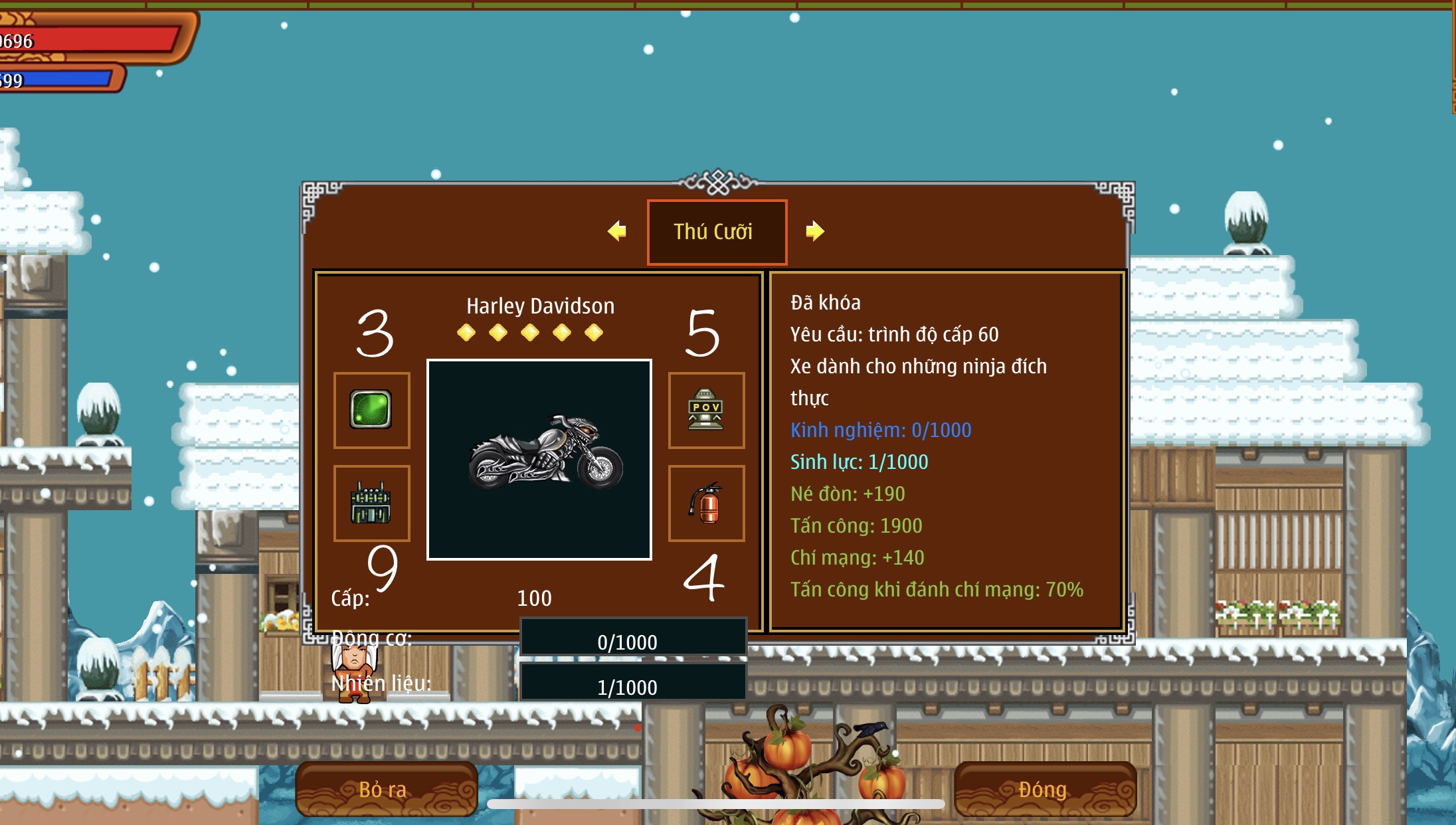Select the green radar equipment slot
Screen dimensions: 1456x825
coord(371,410)
